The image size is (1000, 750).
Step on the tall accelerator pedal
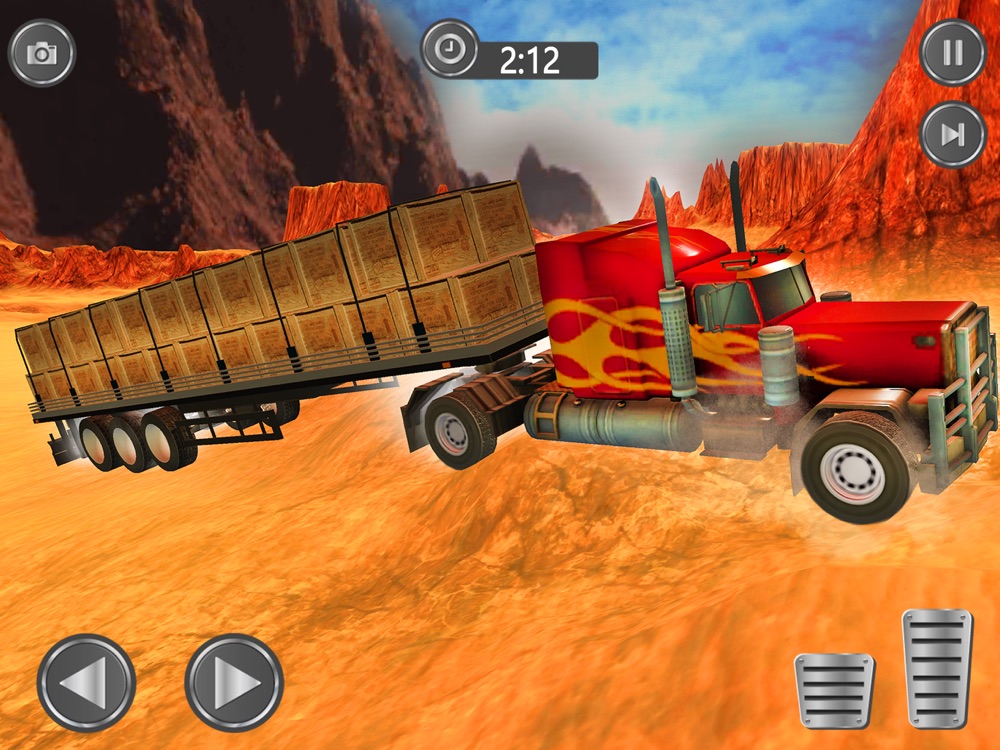tap(937, 667)
